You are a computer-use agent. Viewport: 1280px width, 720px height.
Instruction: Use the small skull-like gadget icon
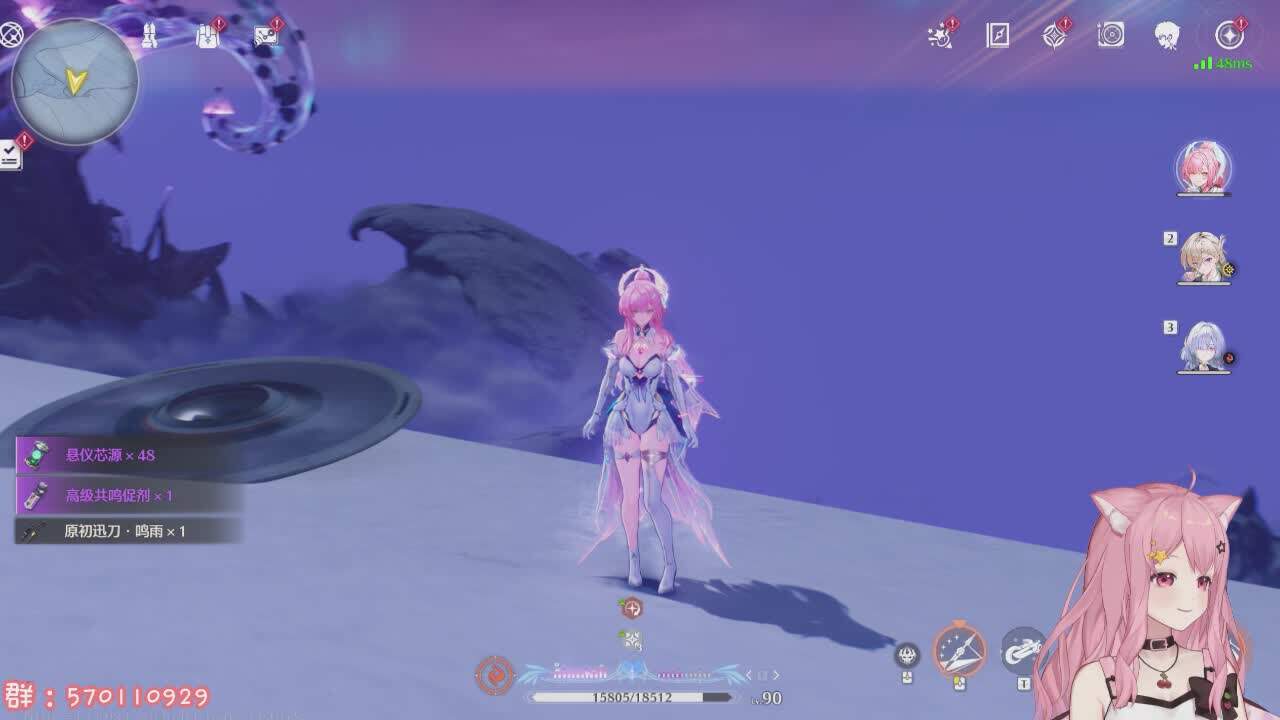907,655
